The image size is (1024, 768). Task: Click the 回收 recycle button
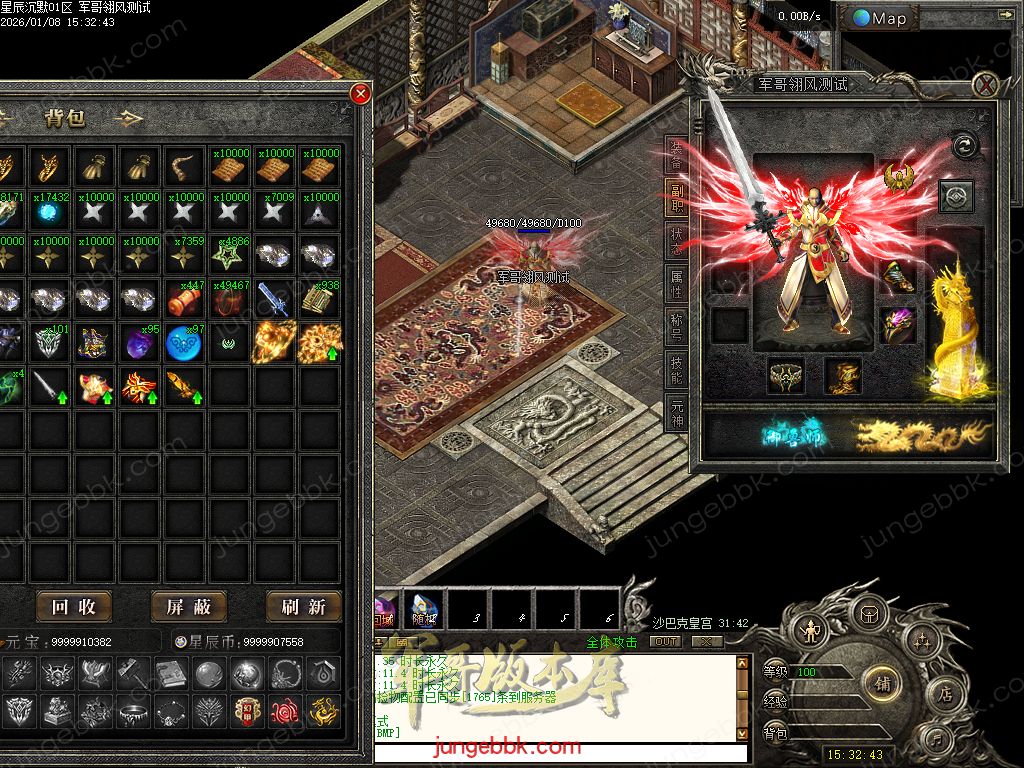tap(74, 606)
